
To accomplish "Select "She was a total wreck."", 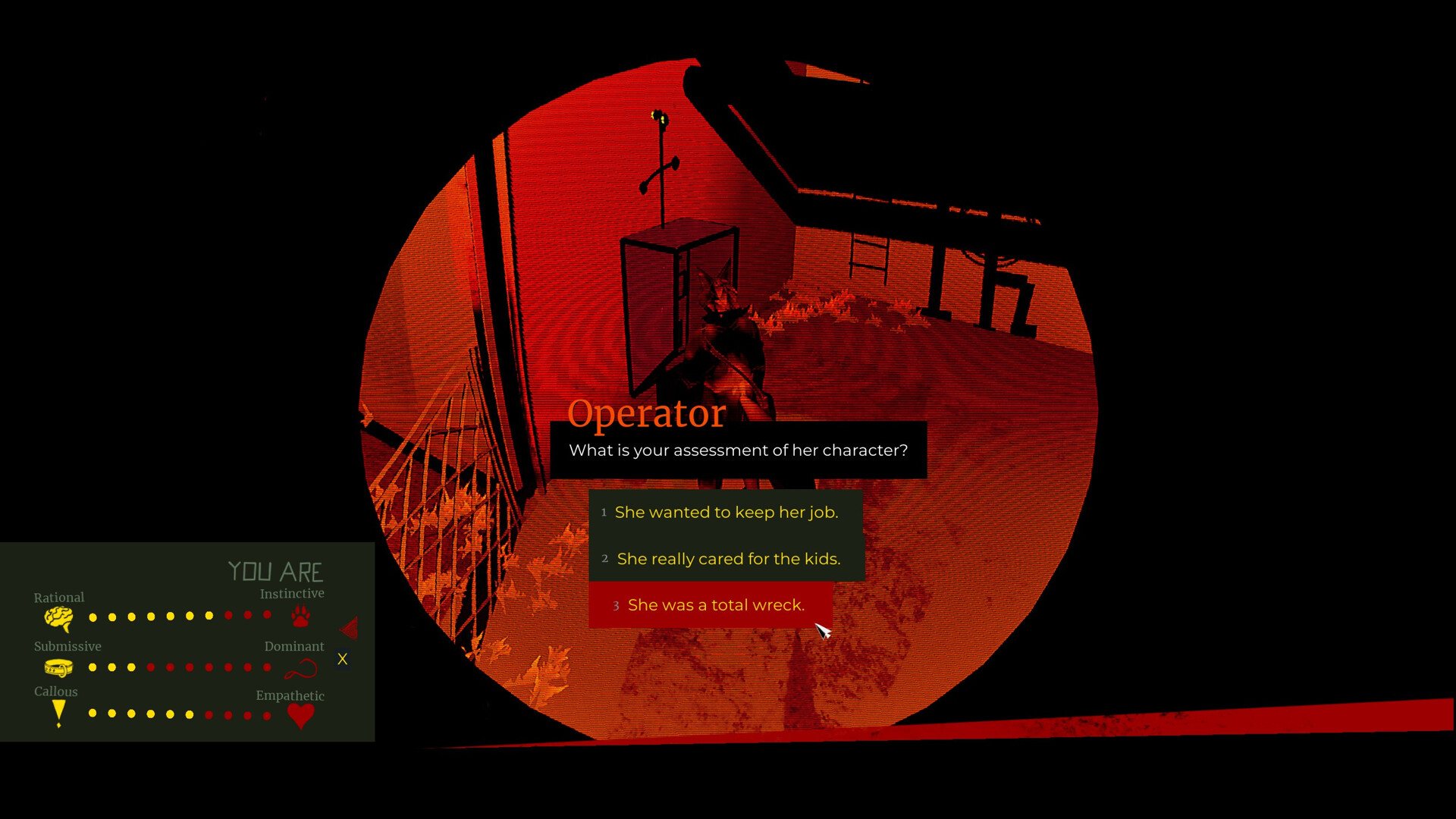I will click(716, 604).
